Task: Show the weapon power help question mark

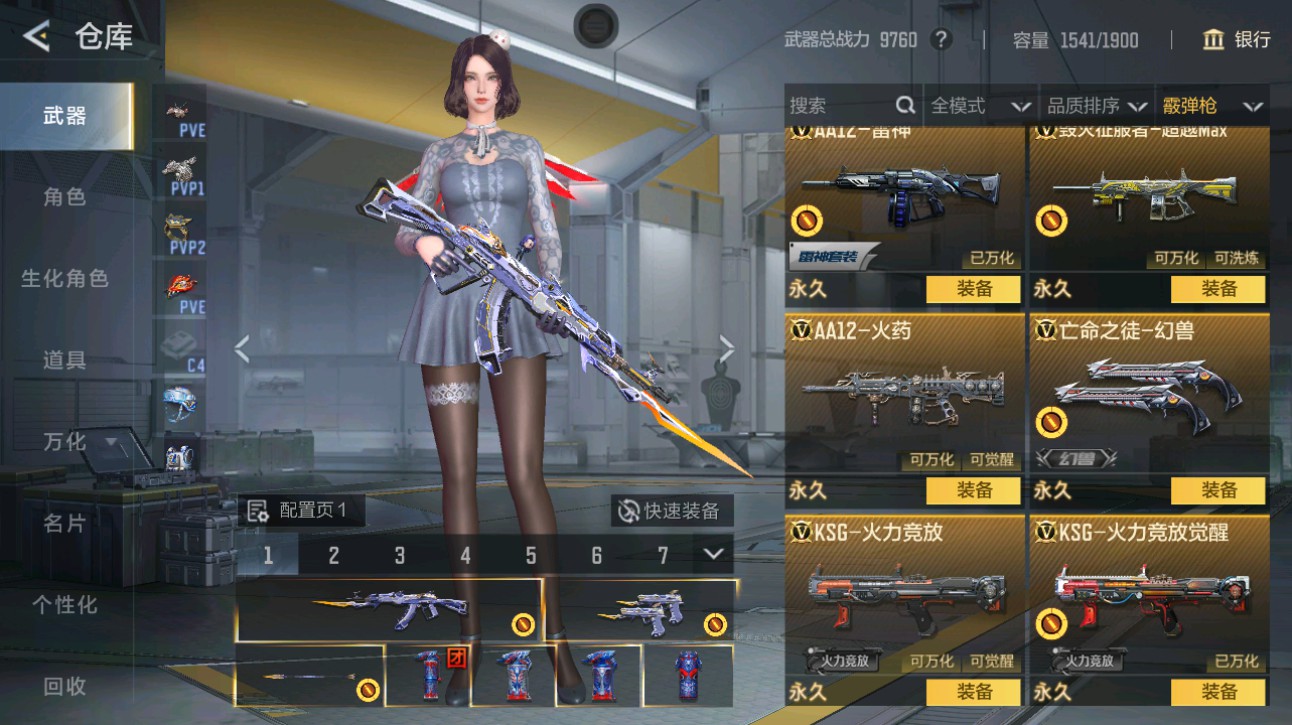Action: click(x=941, y=40)
